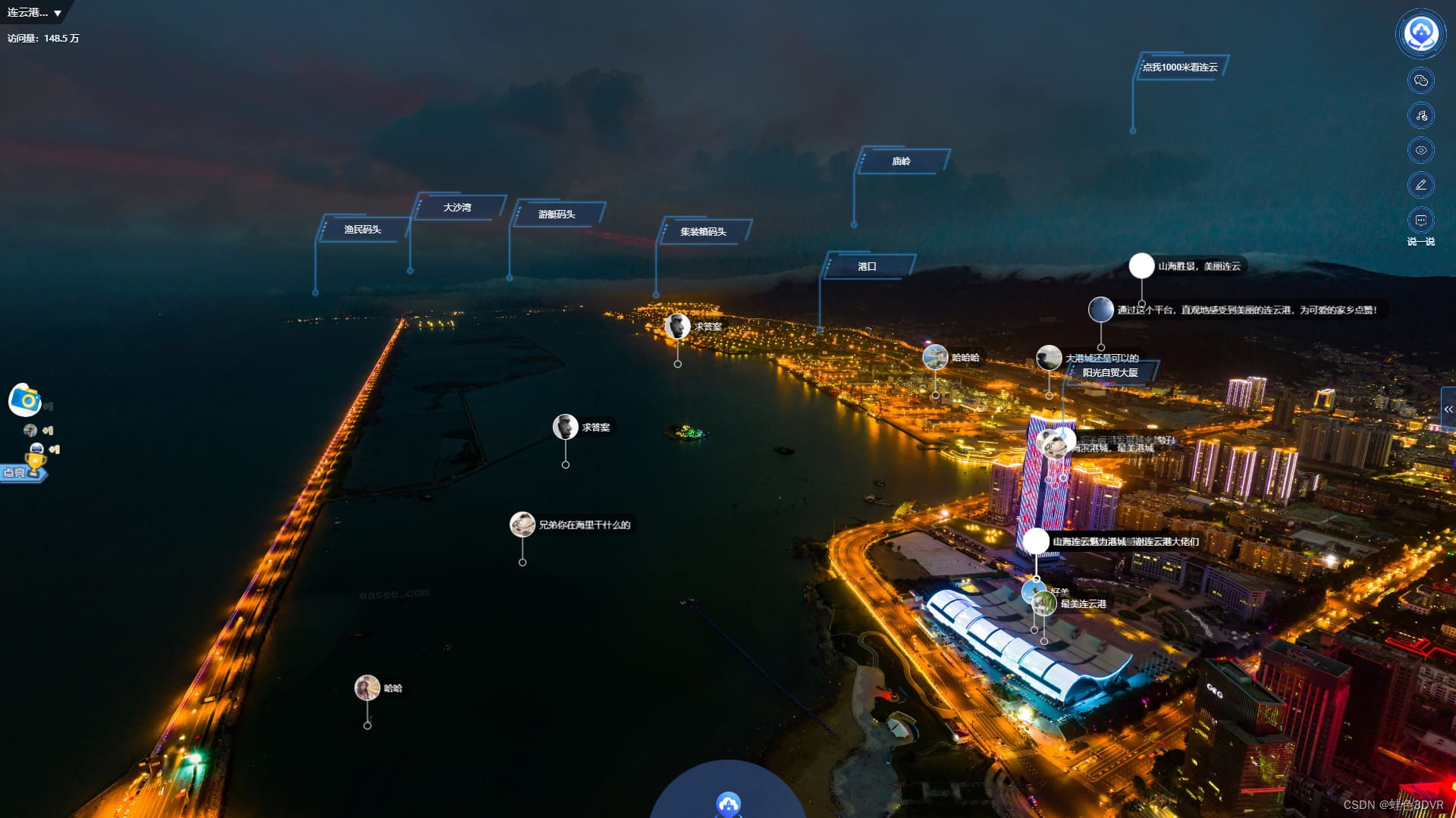The width and height of the screenshot is (1456, 818).
Task: Jump to the 渔民码头 hotspot label
Action: [362, 230]
